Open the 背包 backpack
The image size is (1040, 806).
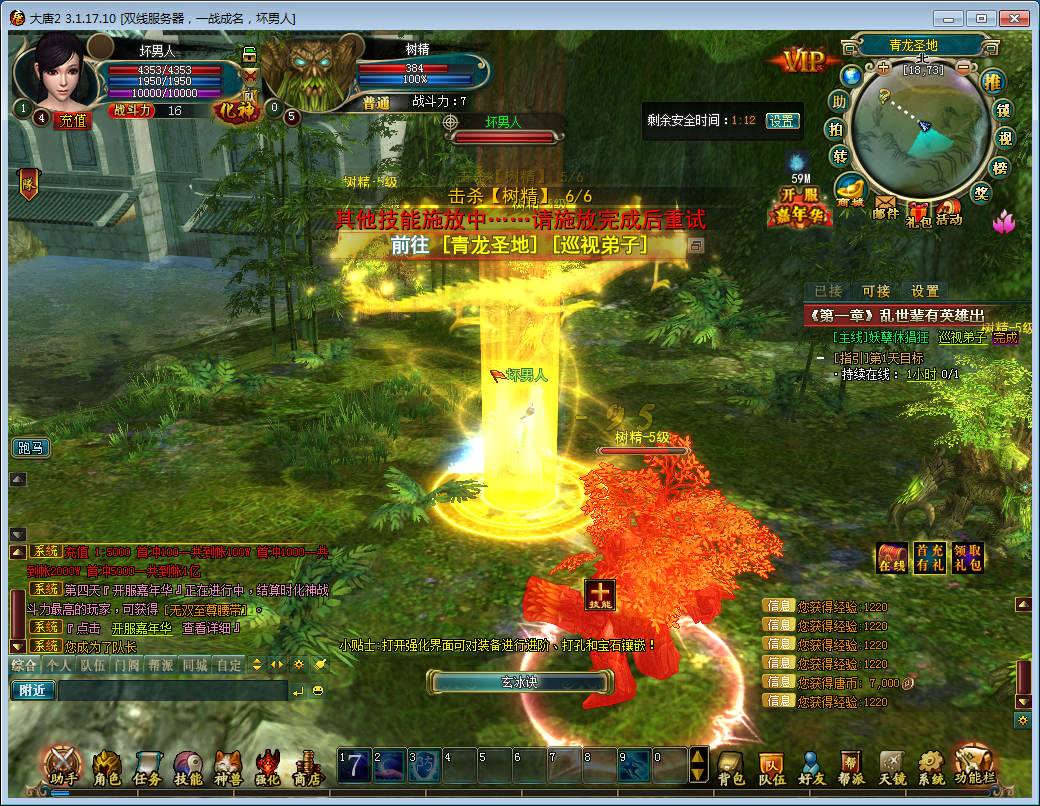732,766
